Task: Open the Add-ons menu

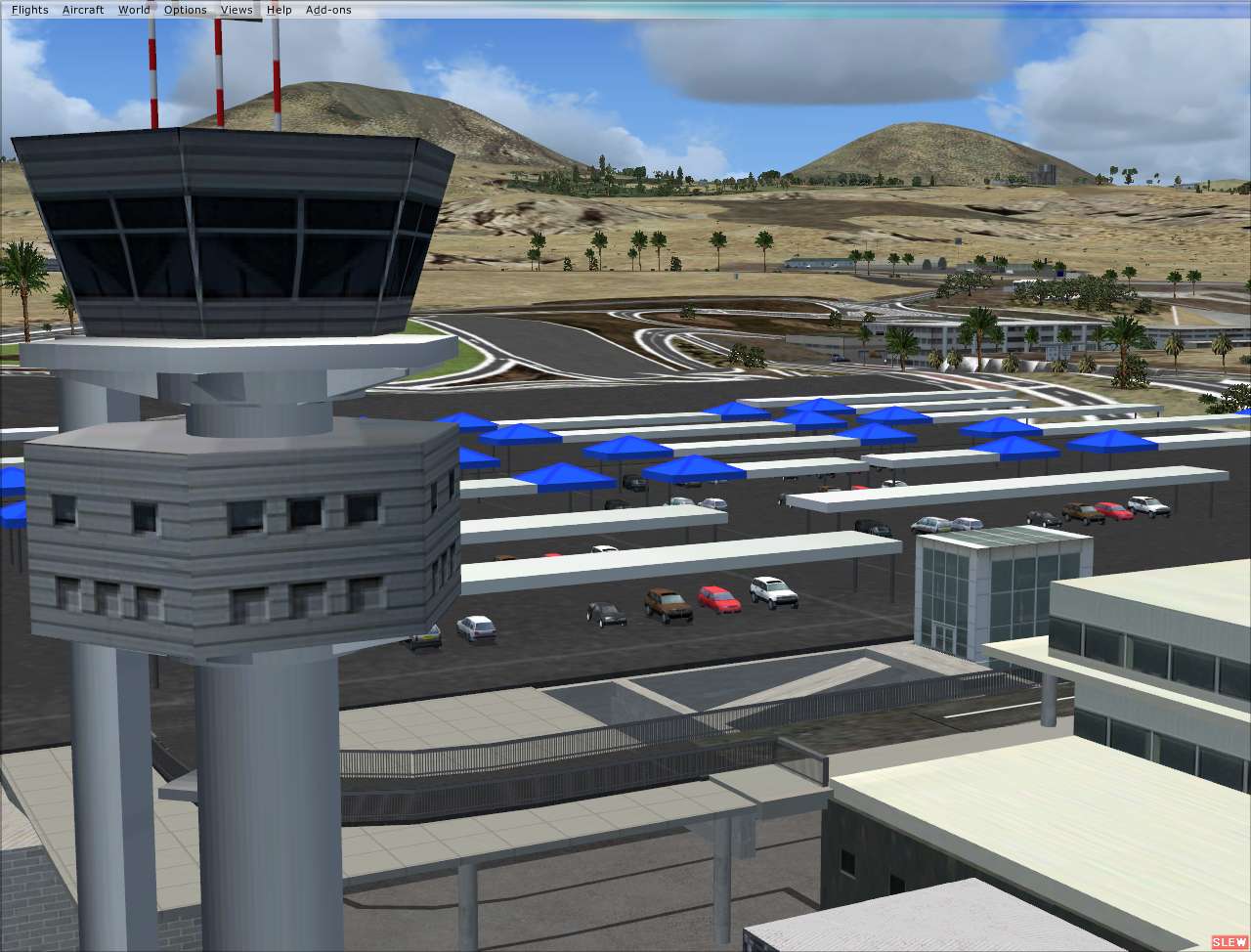Action: 326,9
